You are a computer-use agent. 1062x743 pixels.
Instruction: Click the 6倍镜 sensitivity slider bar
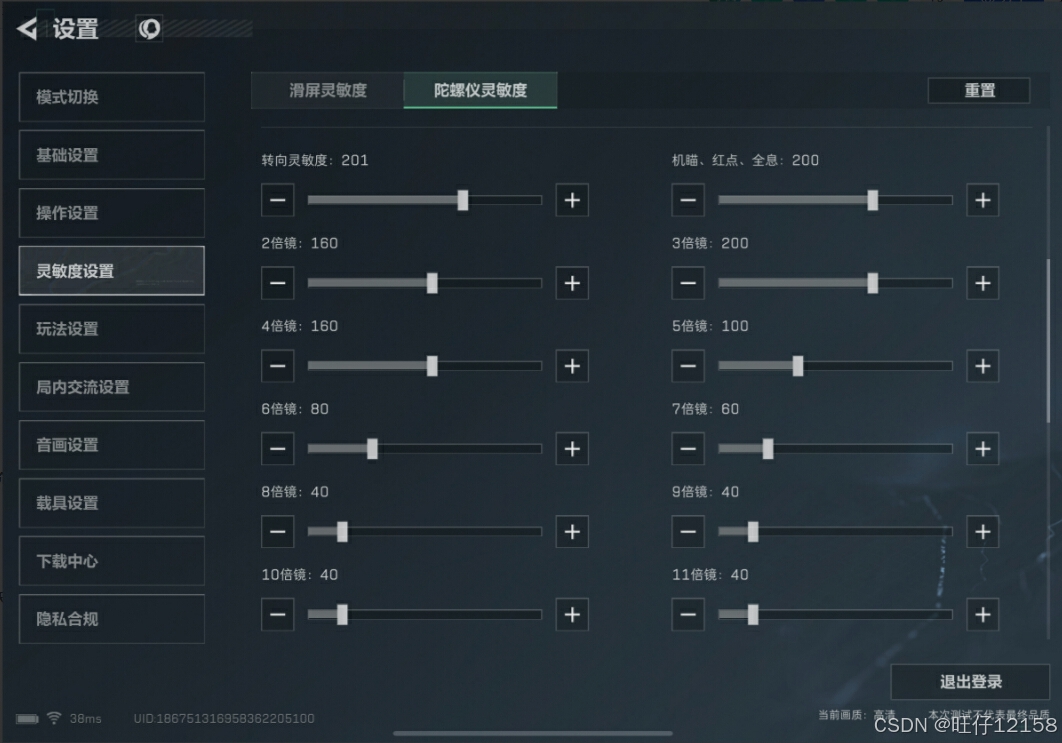pyautogui.click(x=424, y=449)
